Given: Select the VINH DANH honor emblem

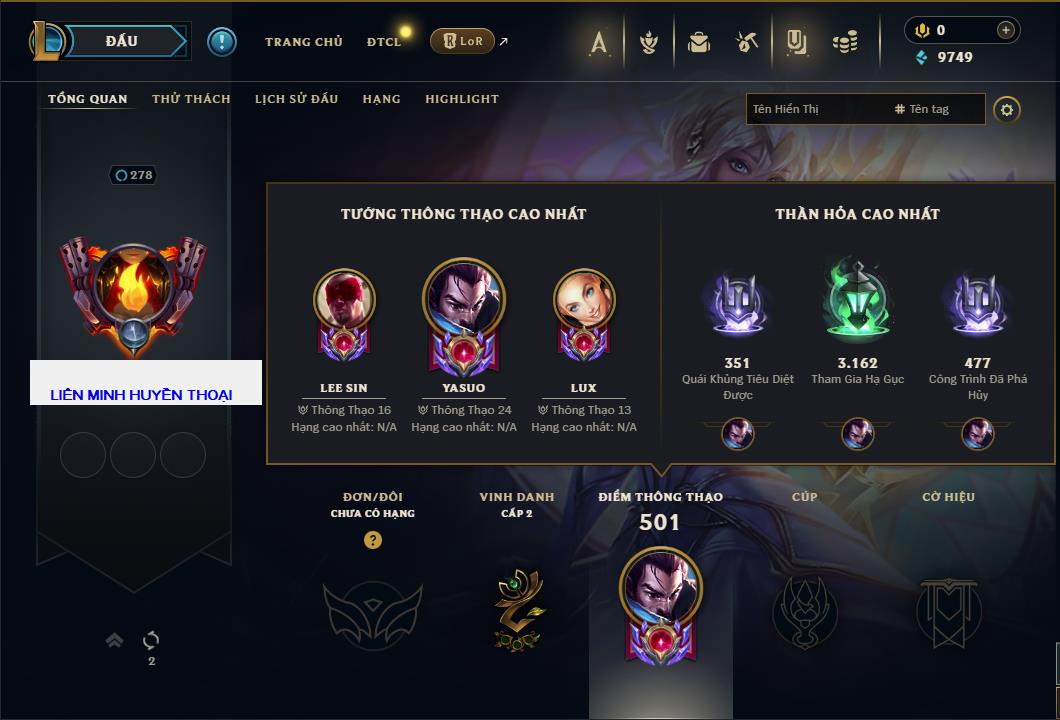Looking at the screenshot, I should (517, 608).
